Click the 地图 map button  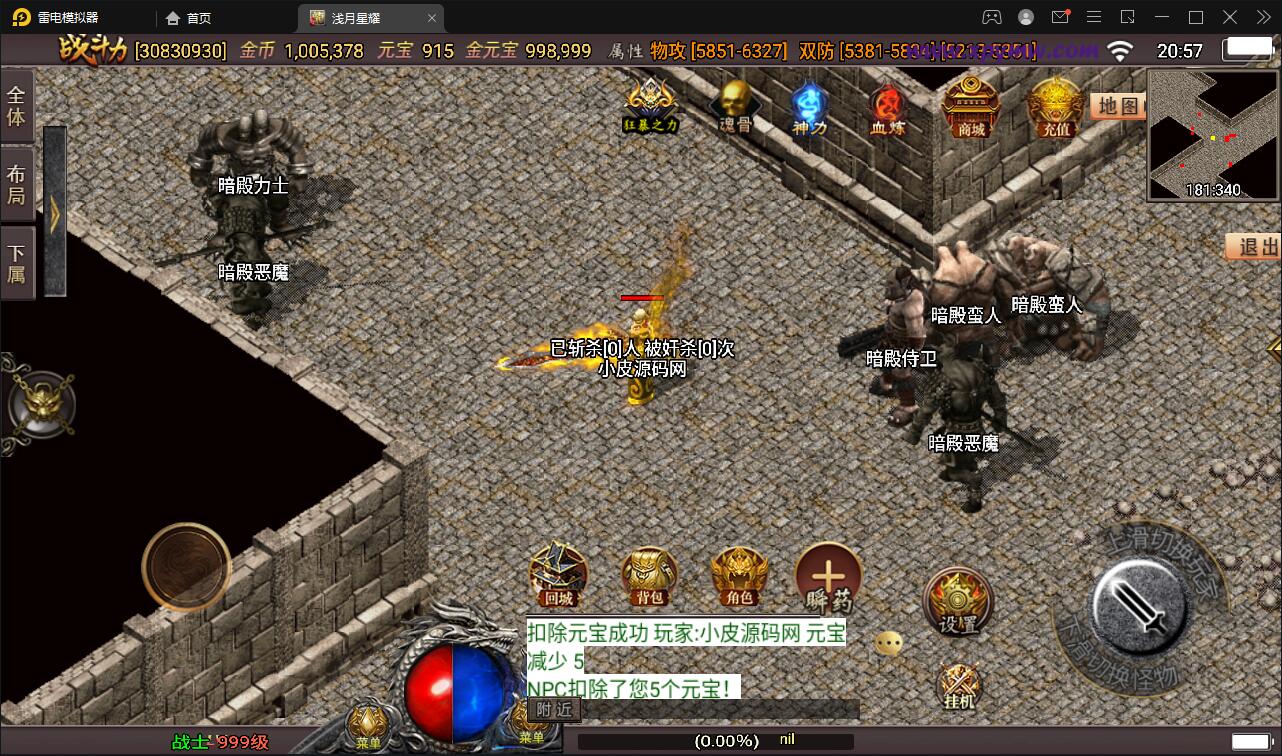[1117, 106]
